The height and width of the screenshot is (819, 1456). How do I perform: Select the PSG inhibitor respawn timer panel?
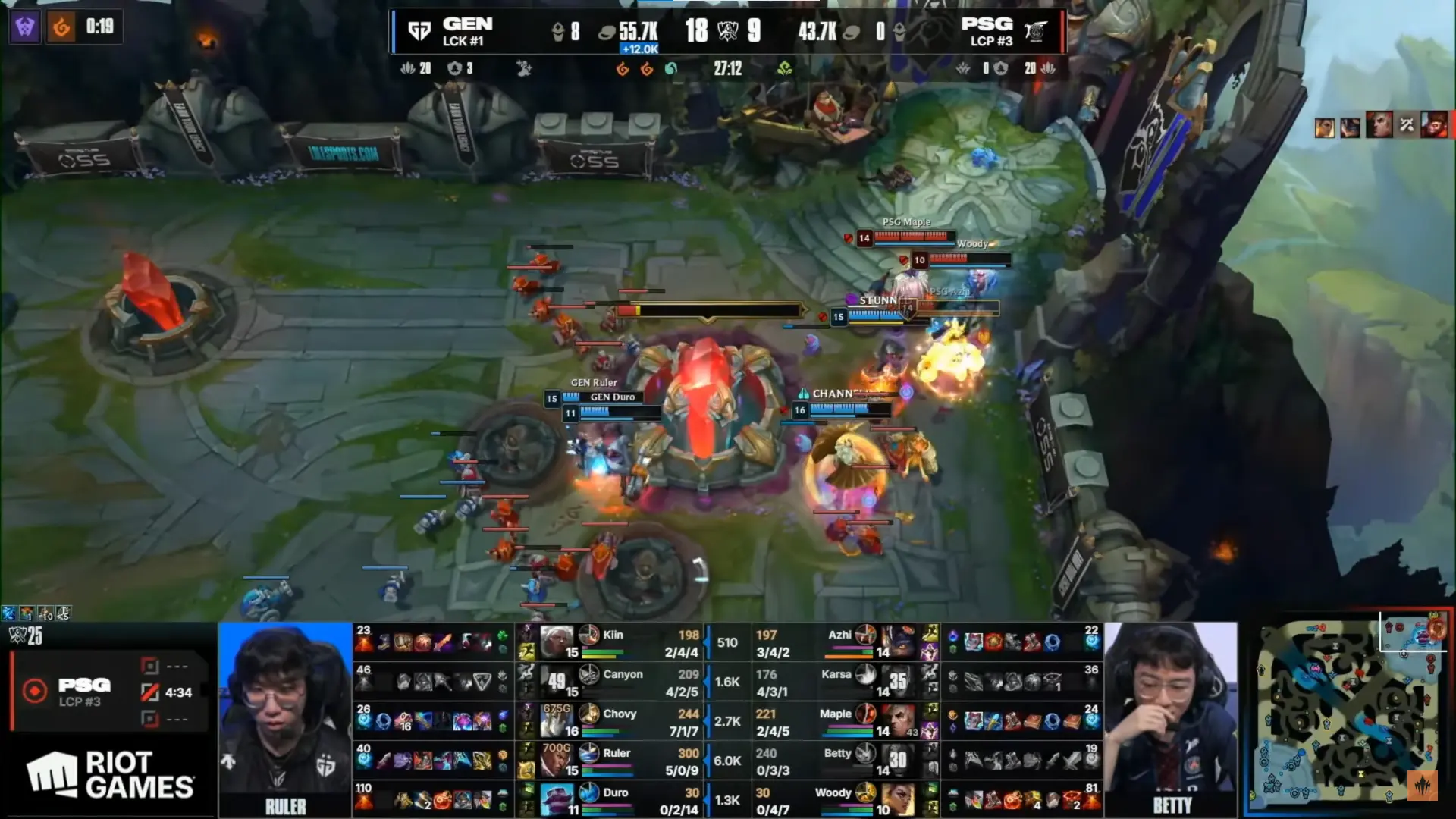pyautogui.click(x=110, y=692)
